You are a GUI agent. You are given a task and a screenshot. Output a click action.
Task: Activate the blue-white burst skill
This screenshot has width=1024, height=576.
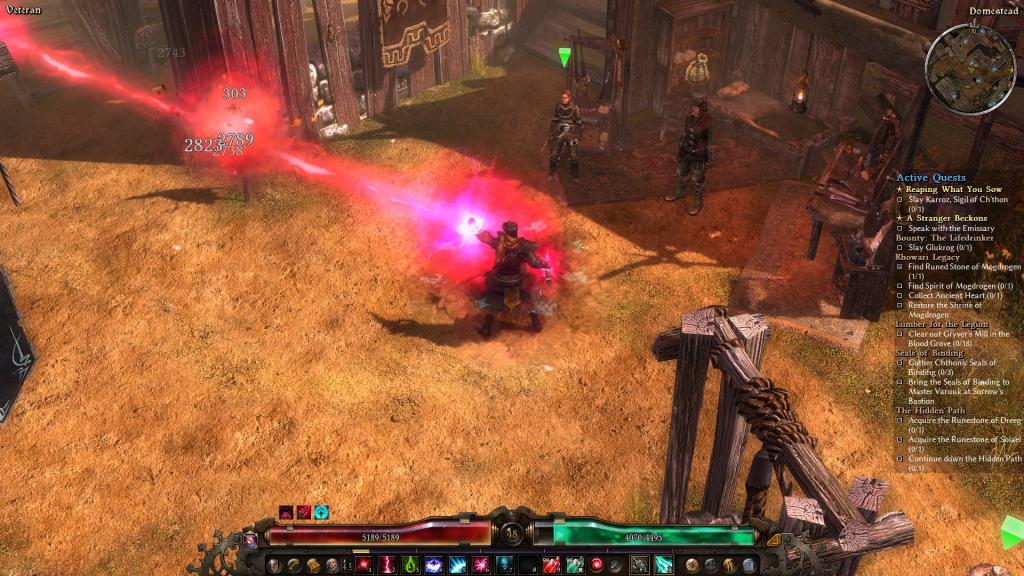coord(434,565)
